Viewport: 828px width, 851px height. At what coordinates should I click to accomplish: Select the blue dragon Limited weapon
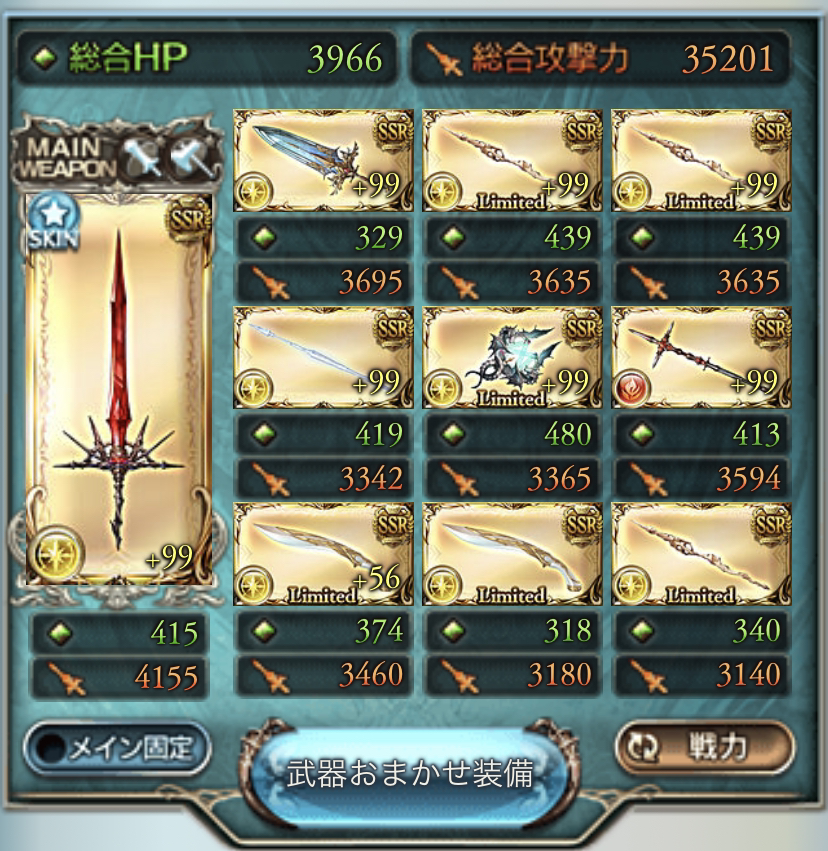[512, 358]
